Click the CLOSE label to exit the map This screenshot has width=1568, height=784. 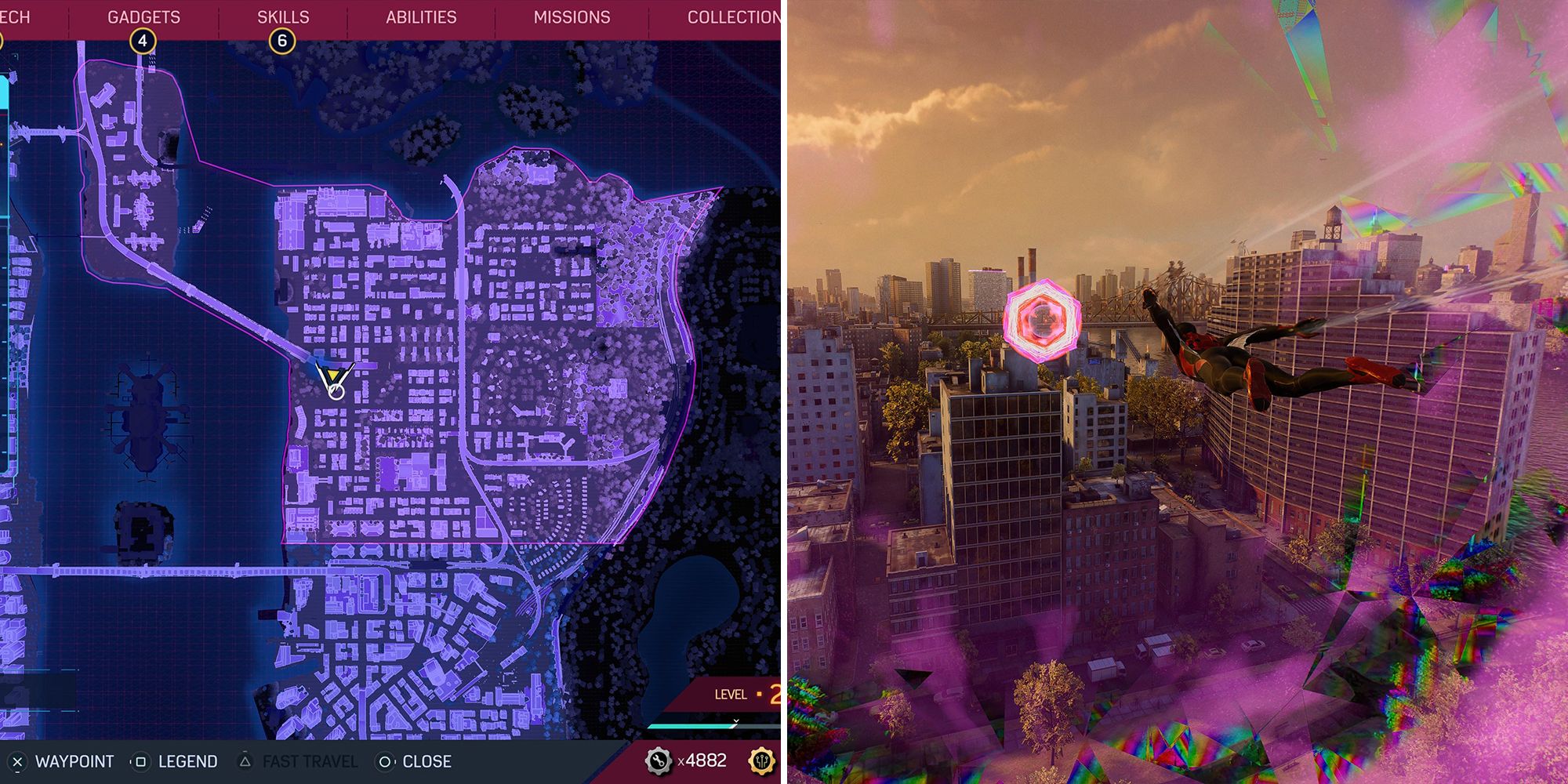(x=427, y=760)
